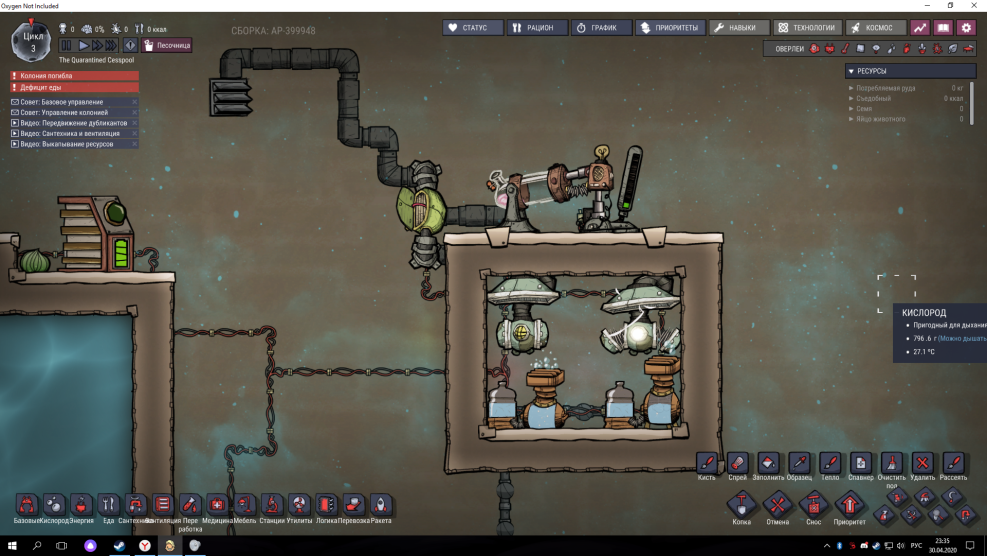
Task: Open the Навыки (Skills) screen
Action: 739,28
